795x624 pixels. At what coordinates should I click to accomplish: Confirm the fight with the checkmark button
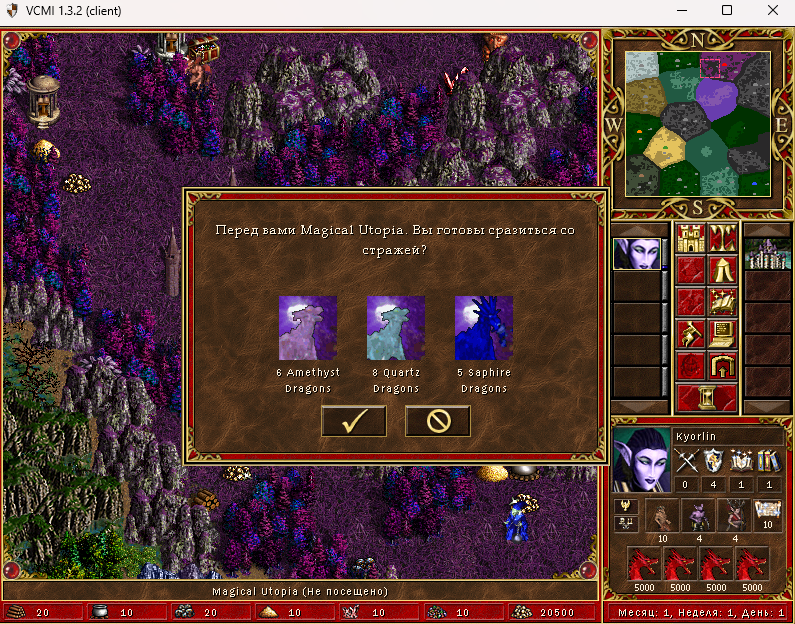[x=353, y=421]
